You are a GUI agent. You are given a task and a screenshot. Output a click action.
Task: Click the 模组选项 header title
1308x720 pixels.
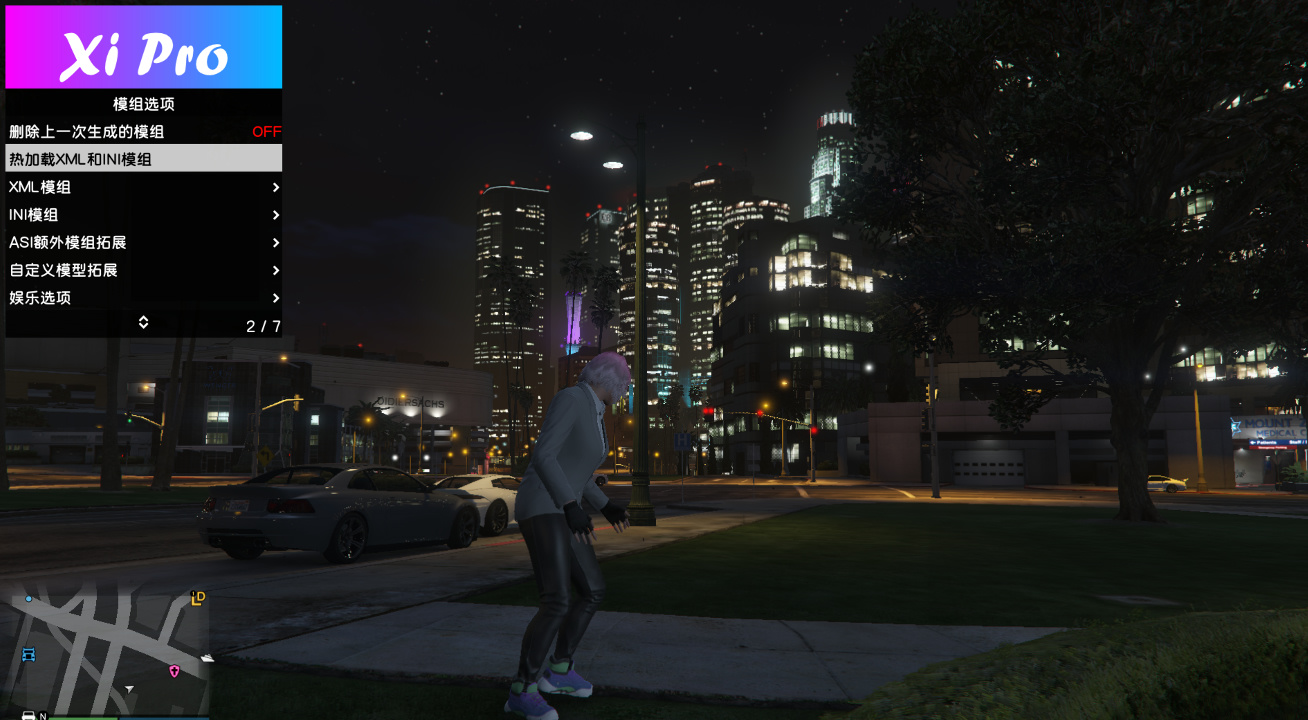(x=143, y=104)
